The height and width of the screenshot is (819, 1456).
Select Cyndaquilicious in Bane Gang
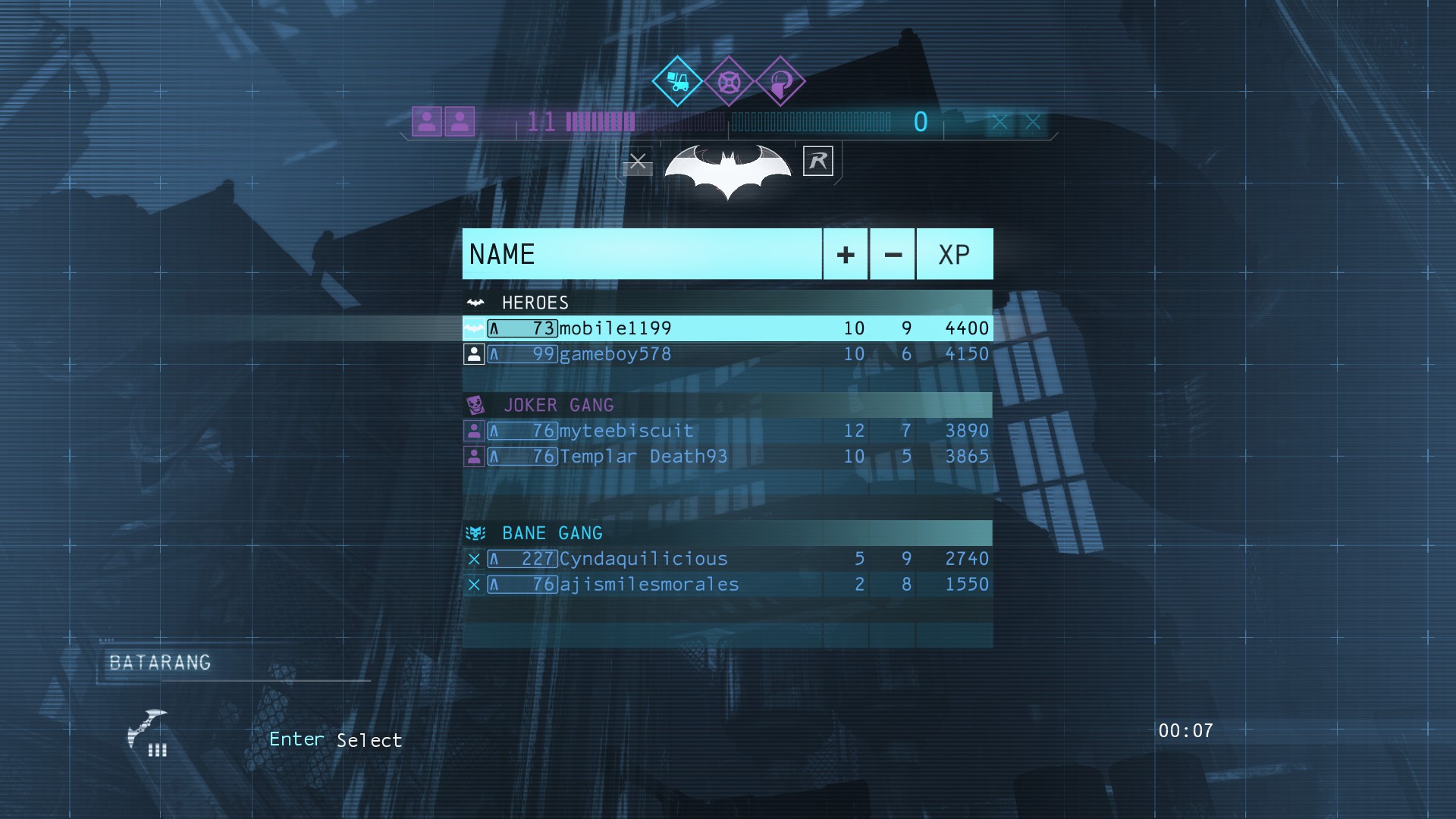click(726, 559)
